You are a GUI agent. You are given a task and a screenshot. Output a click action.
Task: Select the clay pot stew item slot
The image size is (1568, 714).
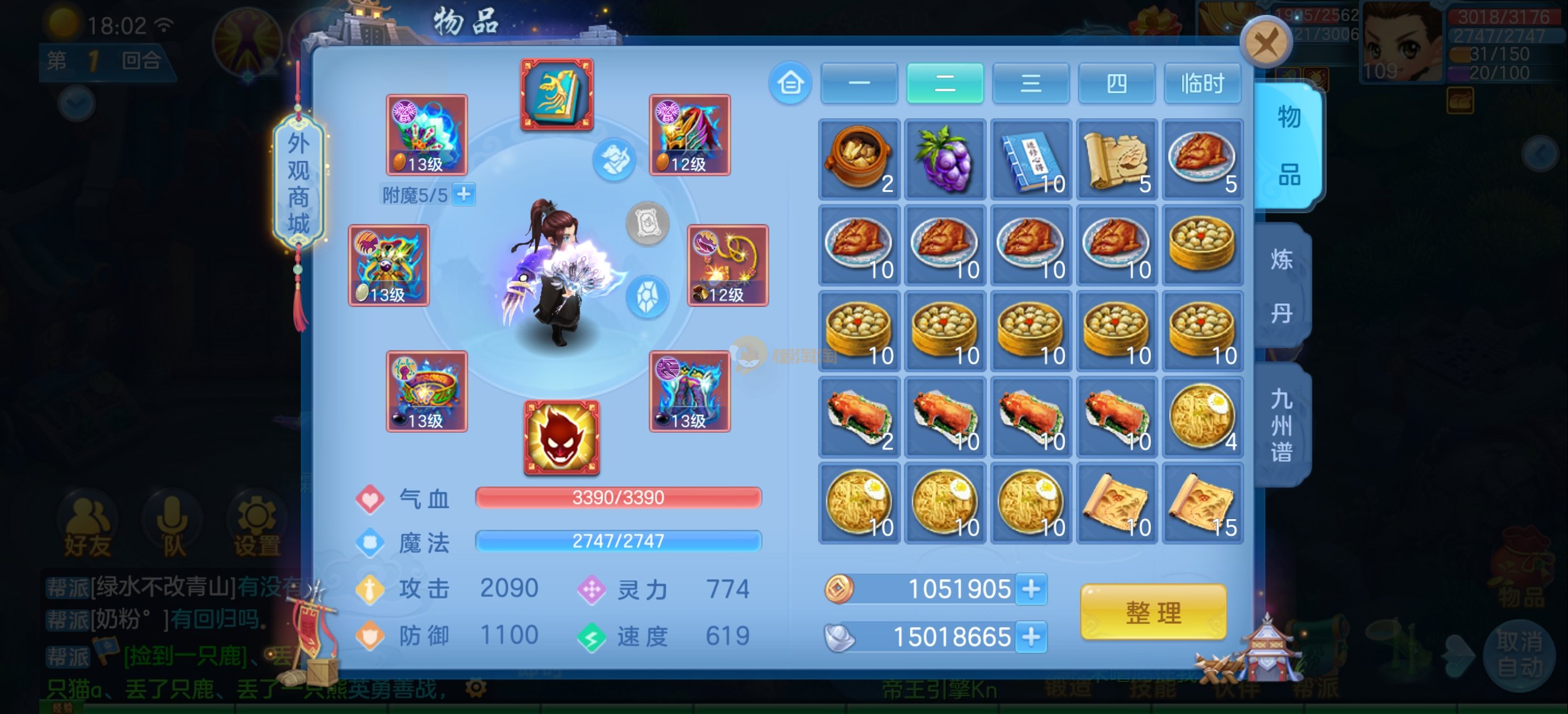[859, 160]
